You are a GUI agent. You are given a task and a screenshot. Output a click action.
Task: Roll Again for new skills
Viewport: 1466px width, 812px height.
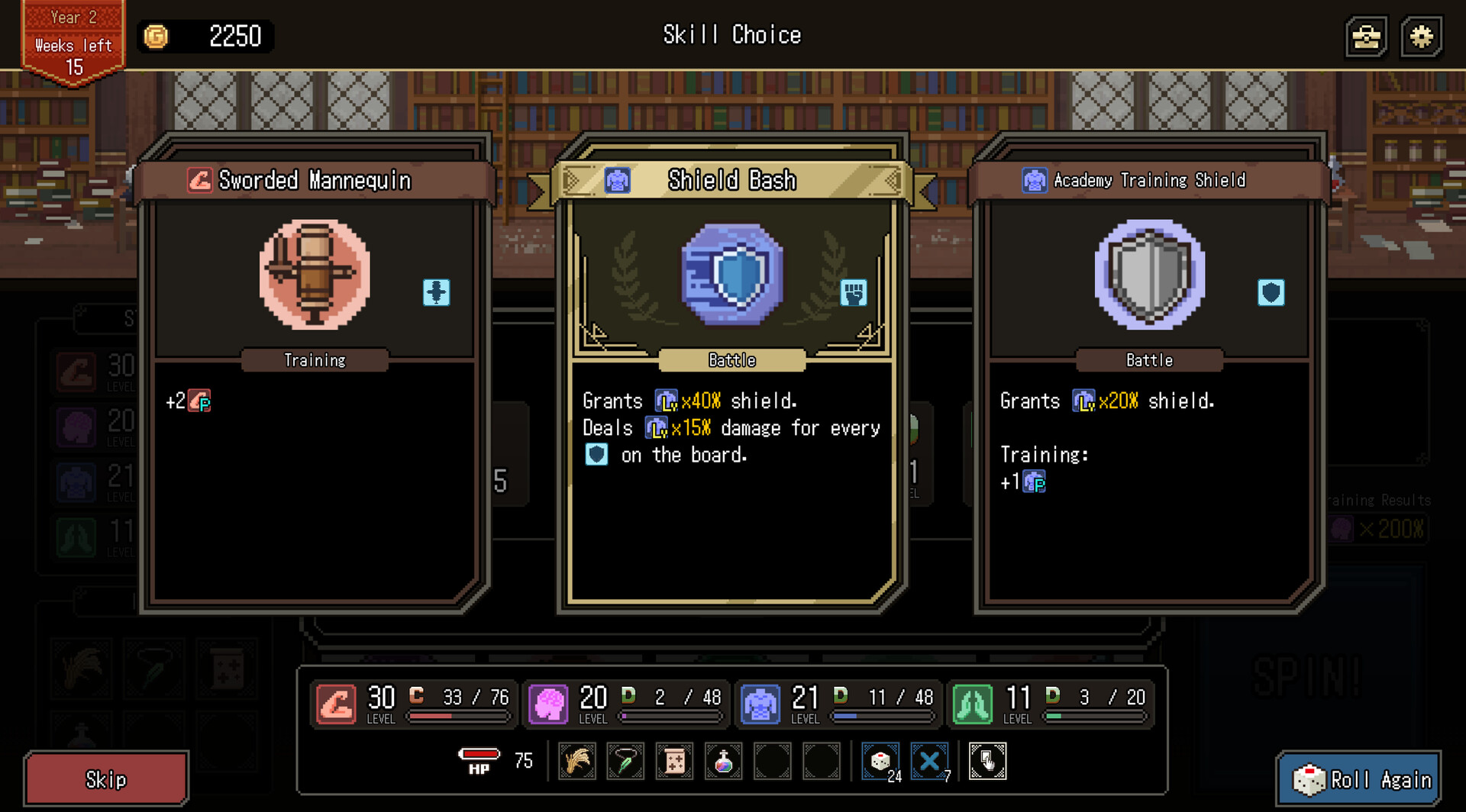pos(1361,779)
